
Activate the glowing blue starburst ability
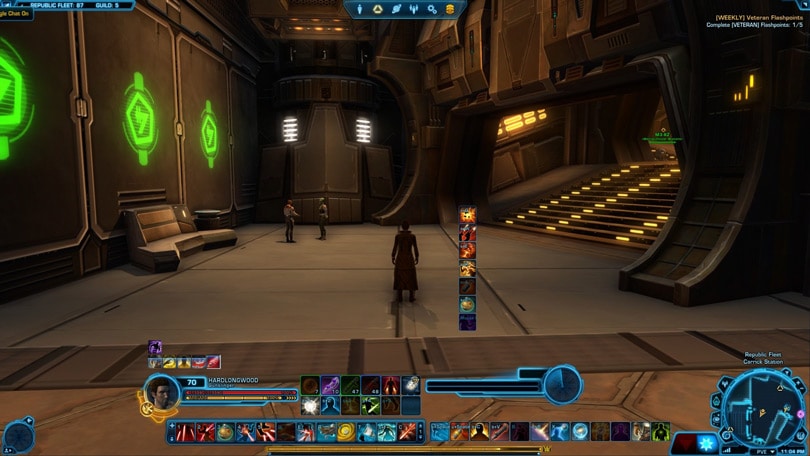pos(708,442)
